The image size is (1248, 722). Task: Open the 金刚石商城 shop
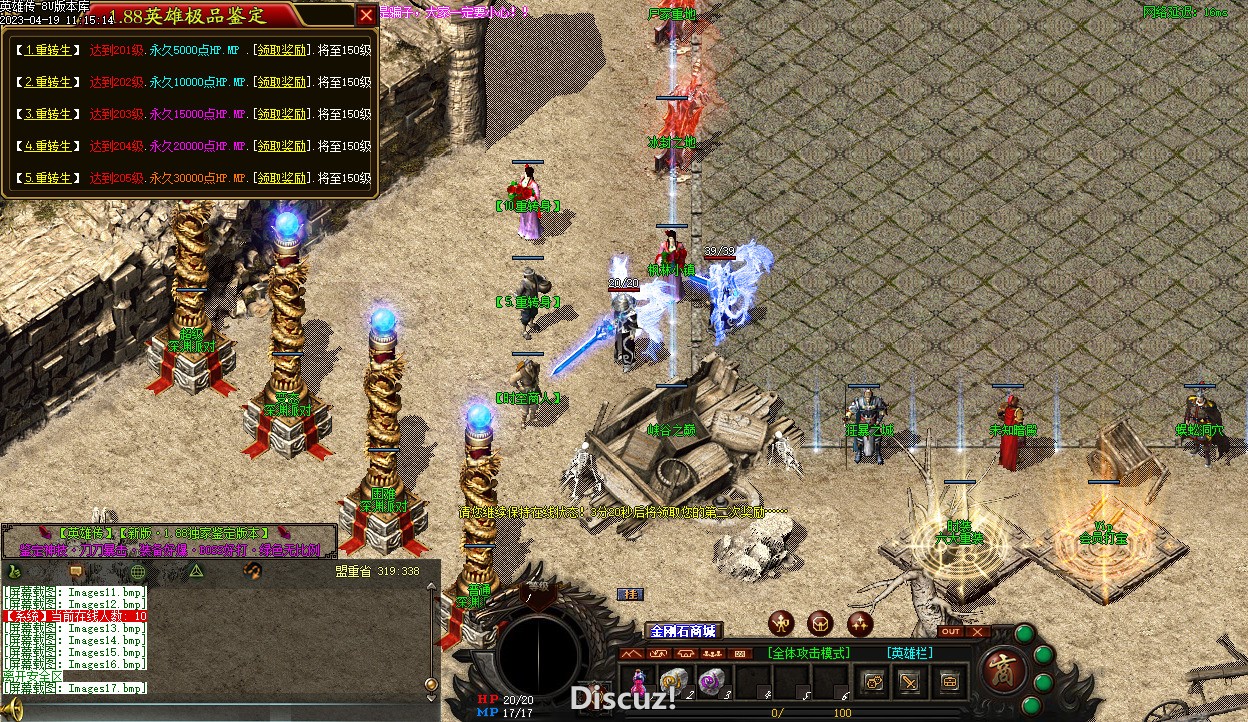click(x=683, y=631)
